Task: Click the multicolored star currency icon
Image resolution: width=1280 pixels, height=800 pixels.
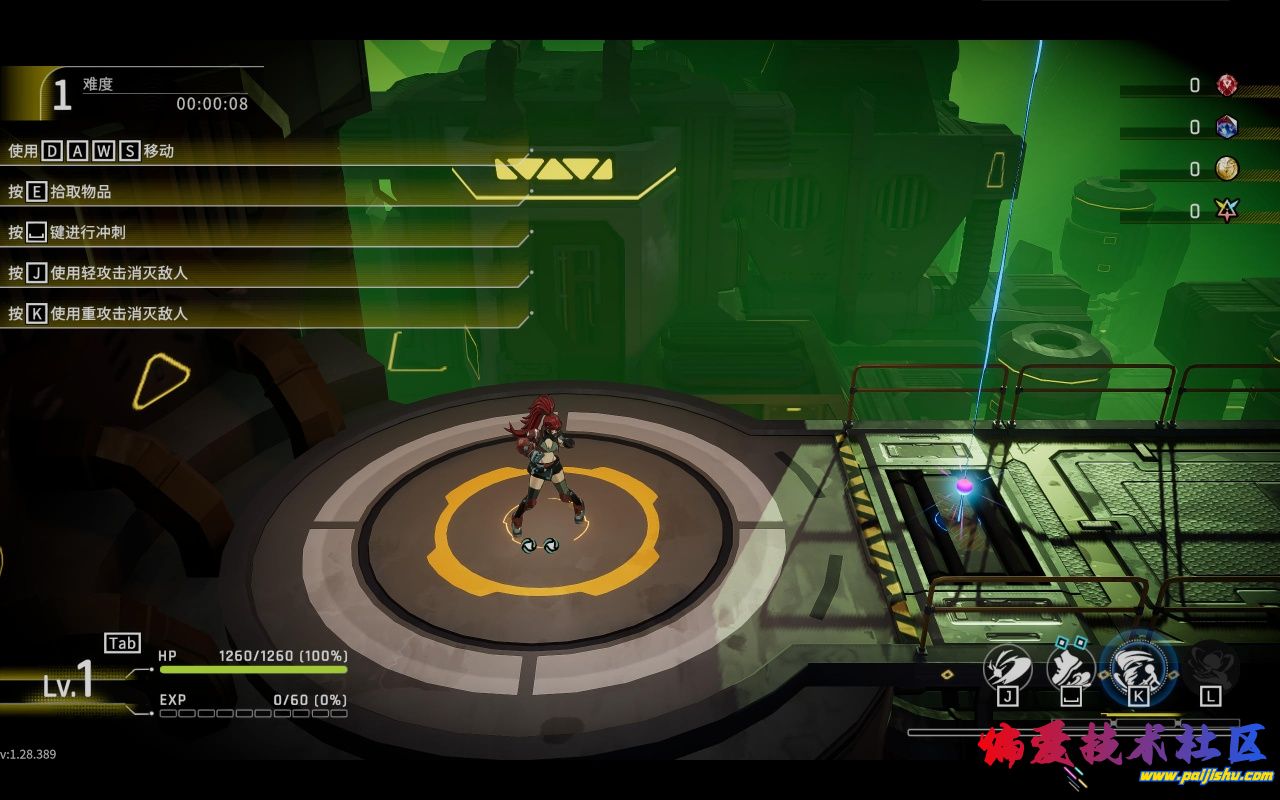Action: tap(1227, 210)
